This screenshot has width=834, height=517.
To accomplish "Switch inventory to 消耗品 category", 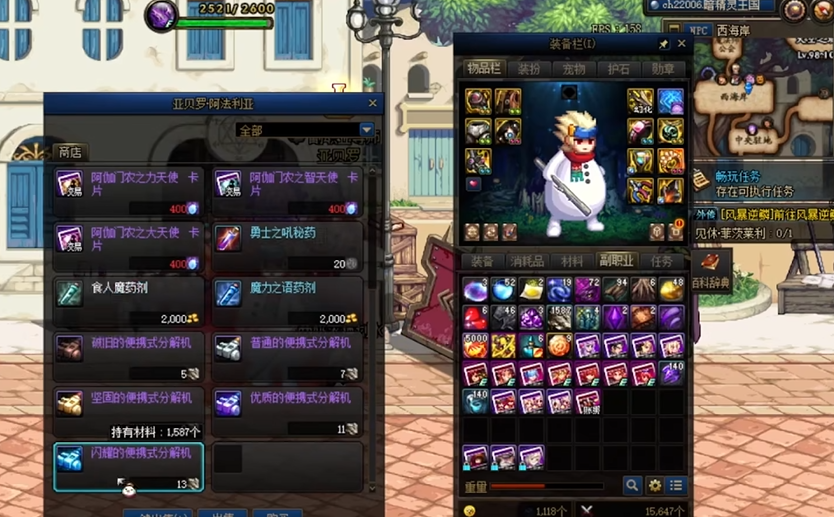I will point(527,262).
